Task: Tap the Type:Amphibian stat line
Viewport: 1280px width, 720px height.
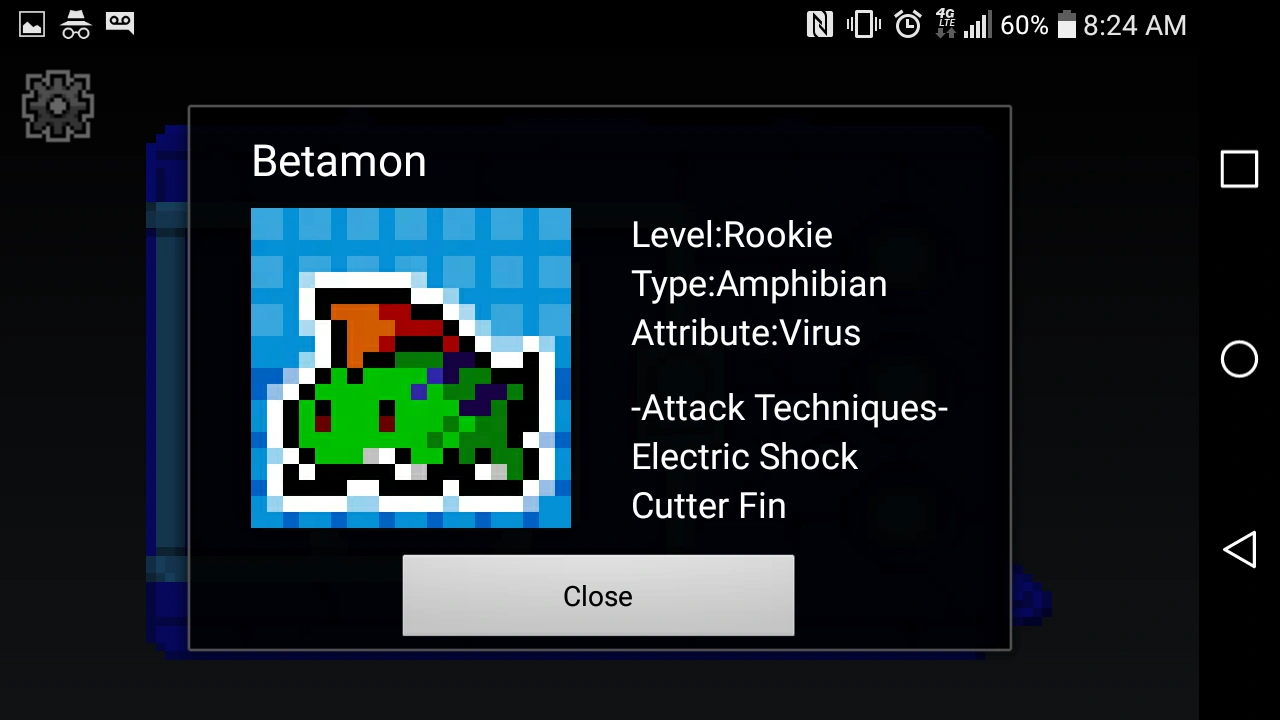Action: coord(759,283)
